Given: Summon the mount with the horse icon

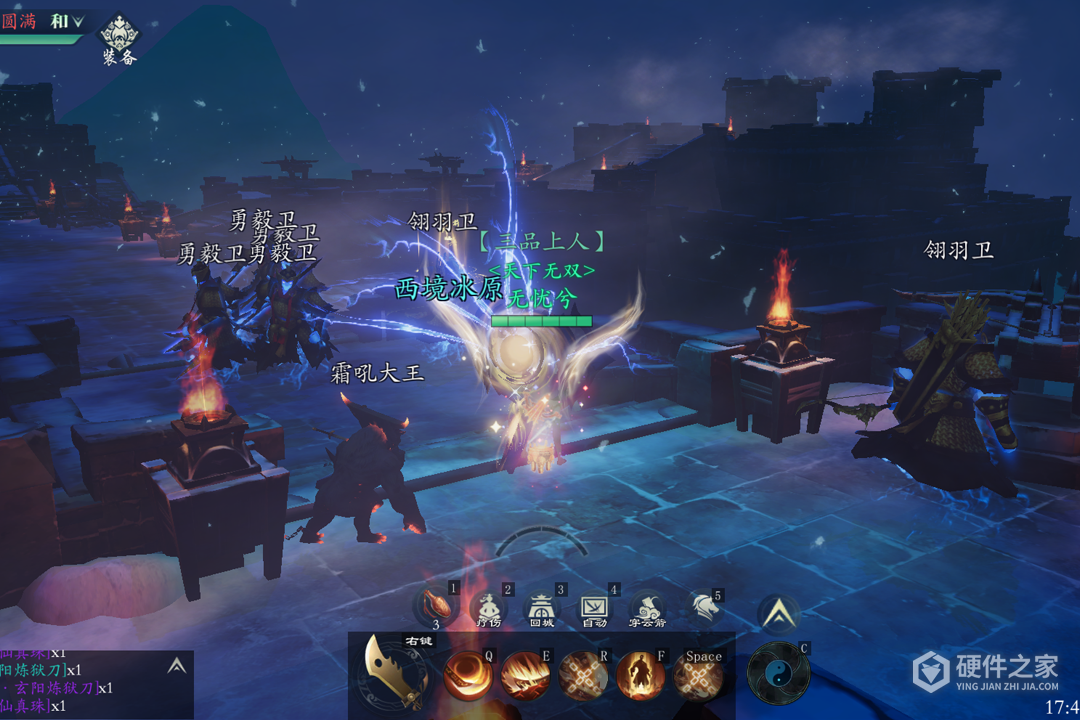Looking at the screenshot, I should (x=703, y=607).
